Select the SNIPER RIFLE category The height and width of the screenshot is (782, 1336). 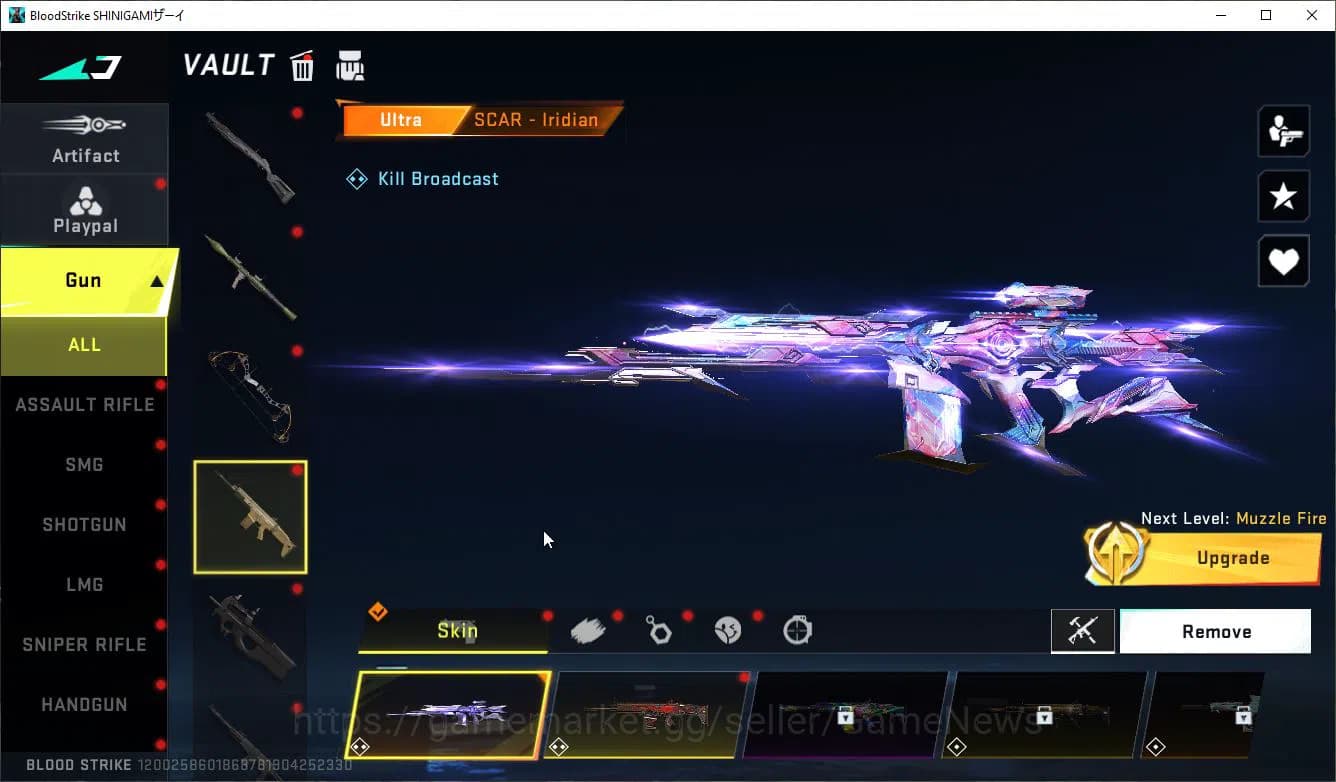coord(84,644)
